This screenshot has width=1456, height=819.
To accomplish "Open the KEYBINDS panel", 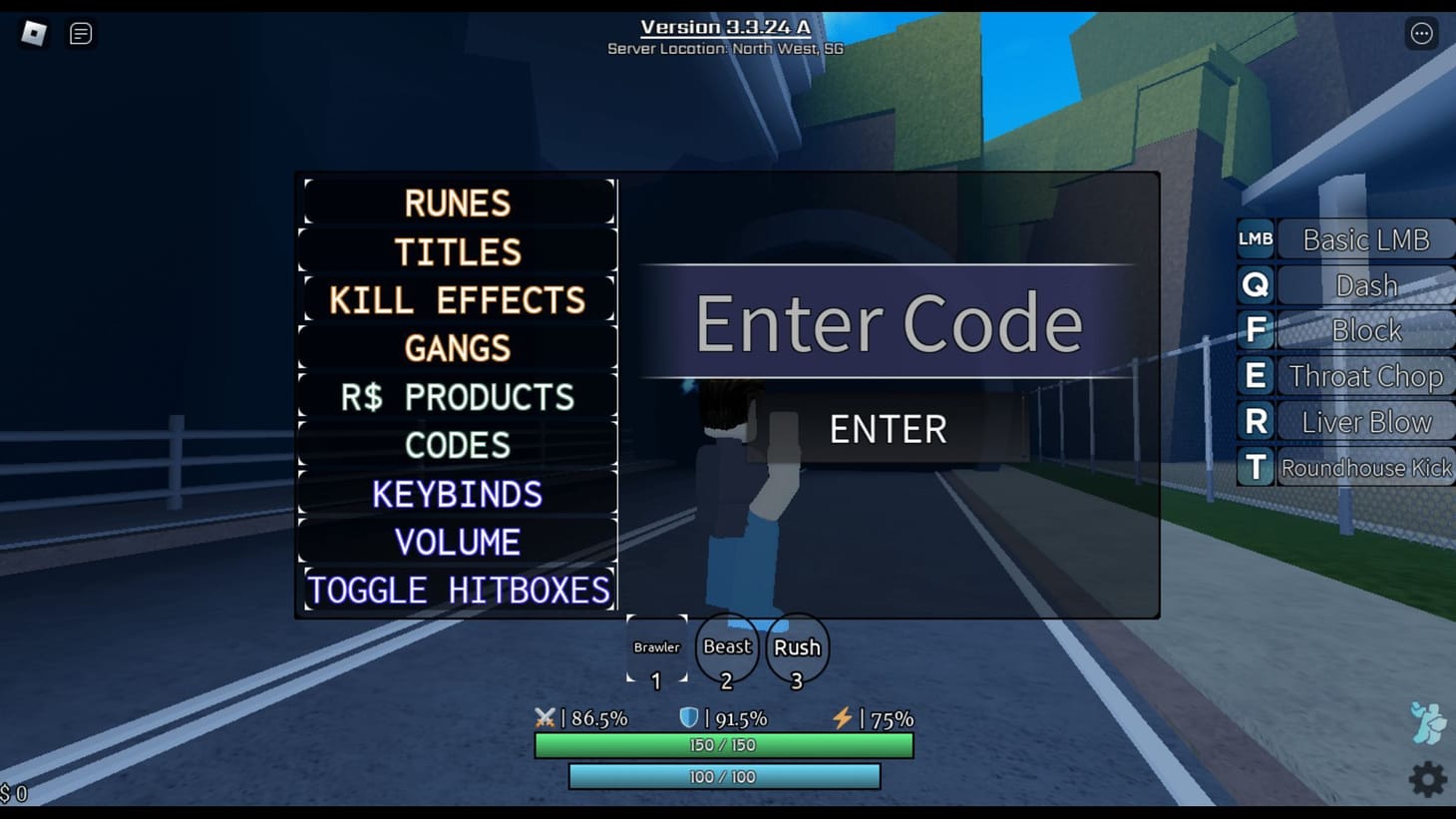I will 457,494.
